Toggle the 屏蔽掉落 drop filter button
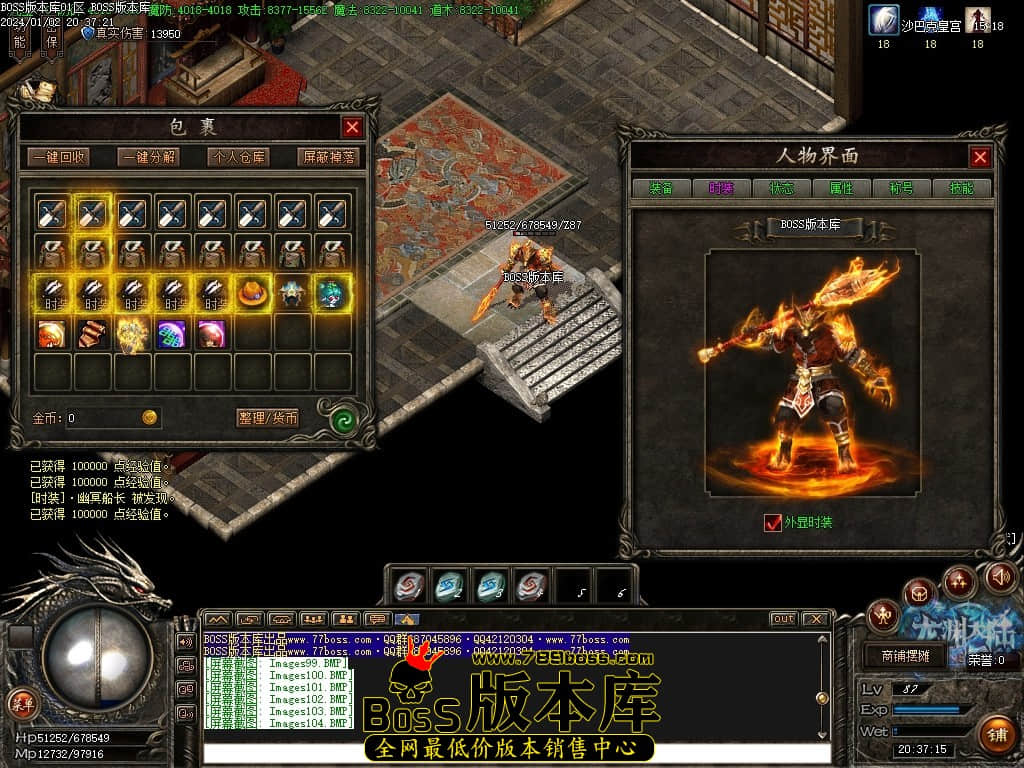1024x768 pixels. click(x=328, y=157)
